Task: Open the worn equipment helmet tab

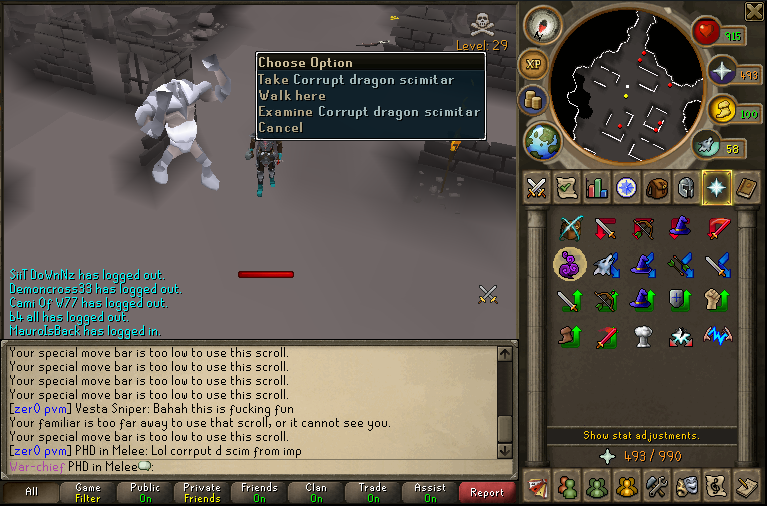Action: (x=686, y=187)
